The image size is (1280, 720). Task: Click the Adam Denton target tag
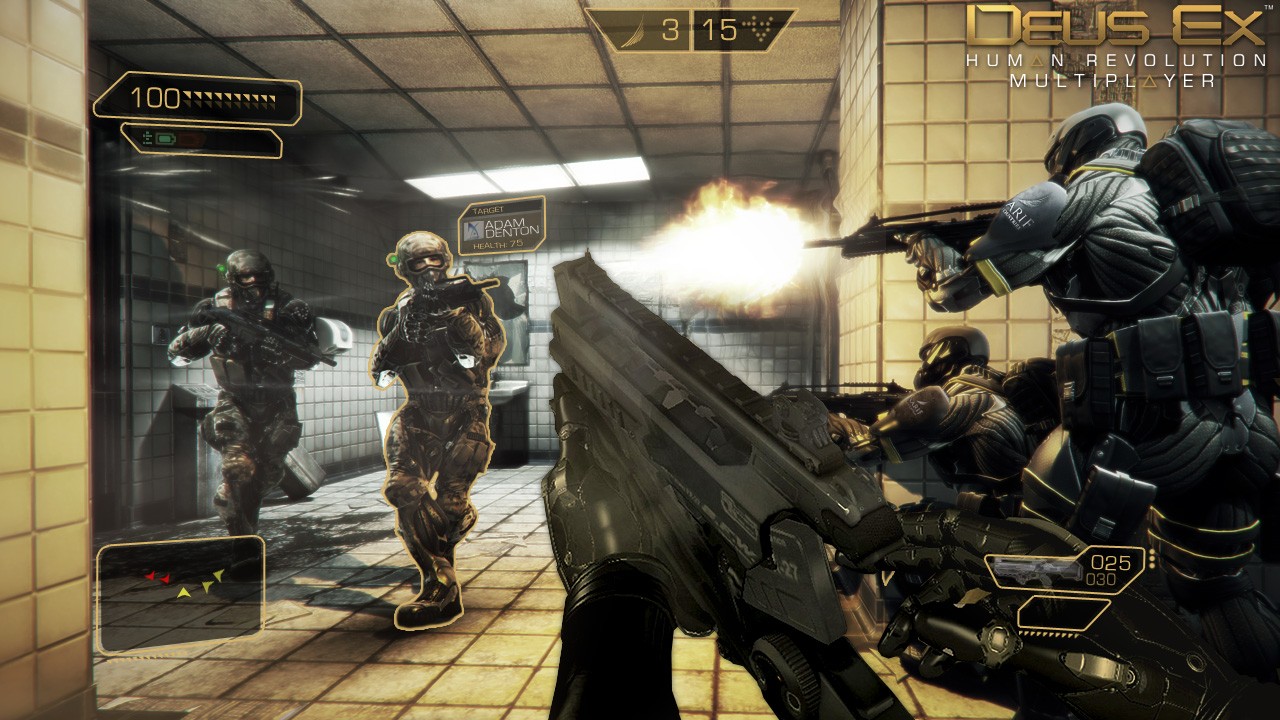click(x=502, y=226)
